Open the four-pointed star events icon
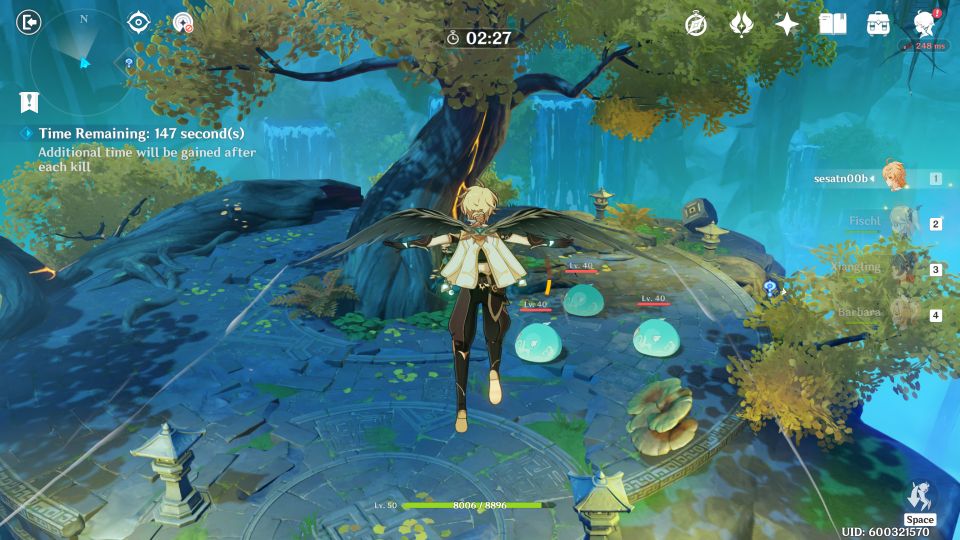This screenshot has height=540, width=960. (787, 24)
